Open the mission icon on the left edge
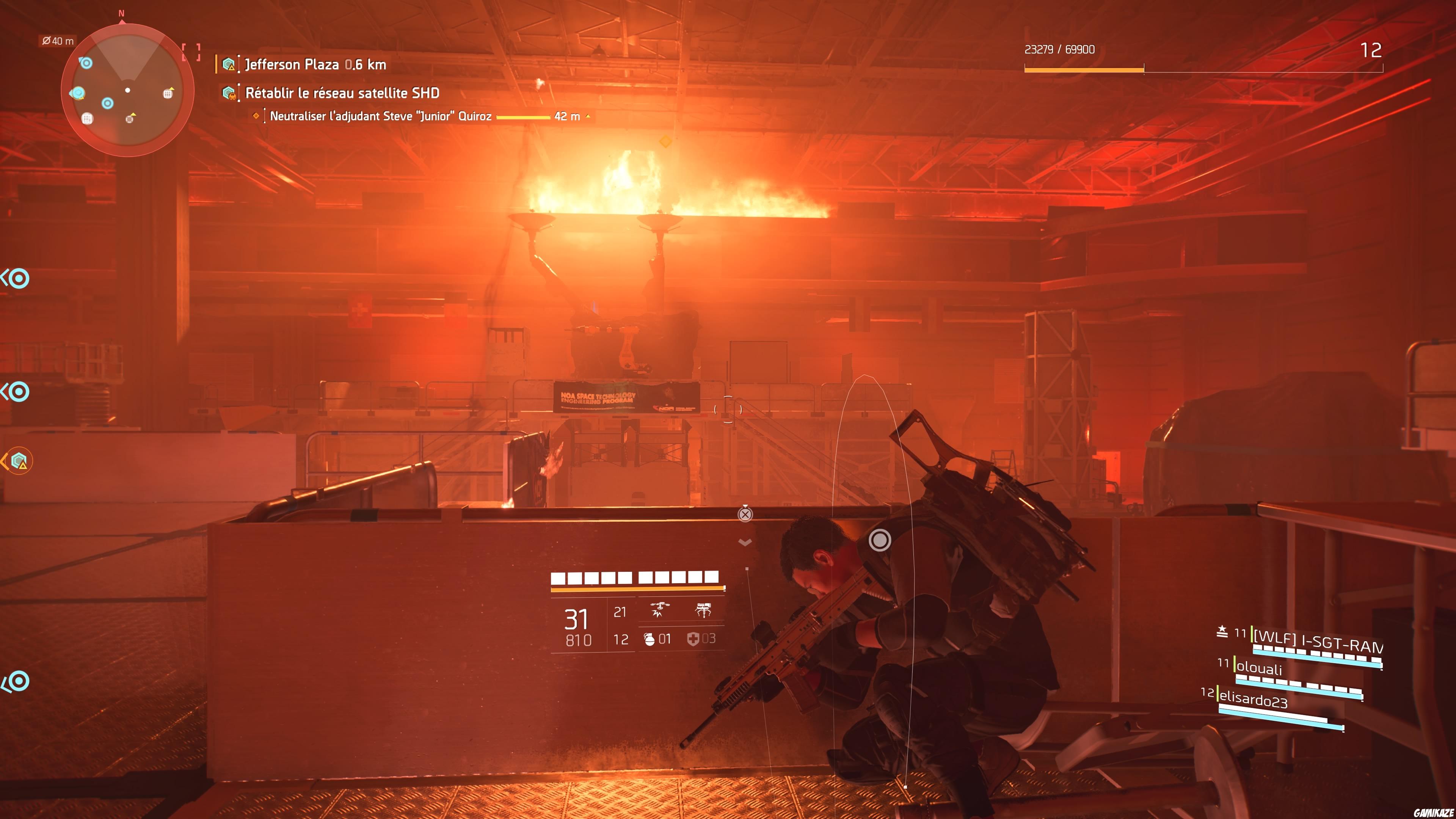The height and width of the screenshot is (819, 1456). [20, 461]
